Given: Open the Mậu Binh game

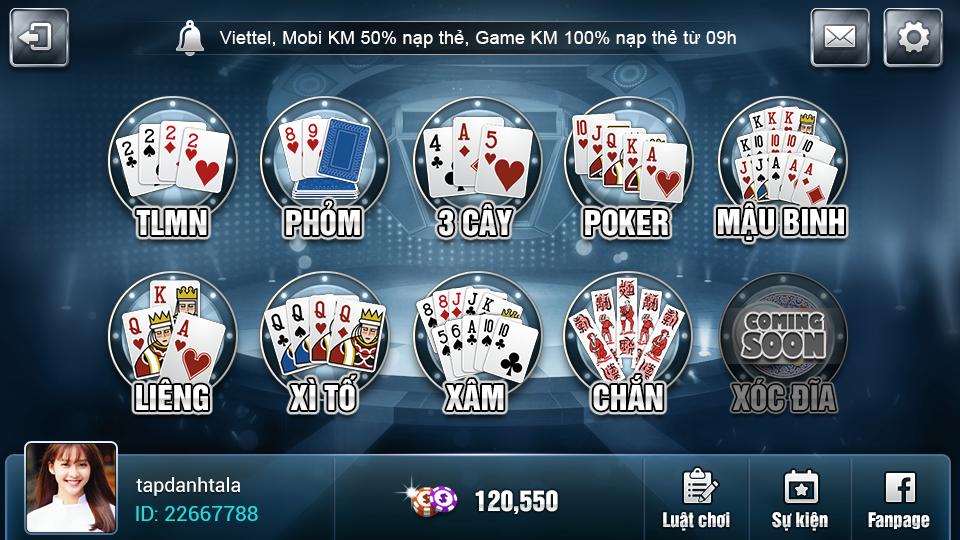Looking at the screenshot, I should pyautogui.click(x=780, y=172).
